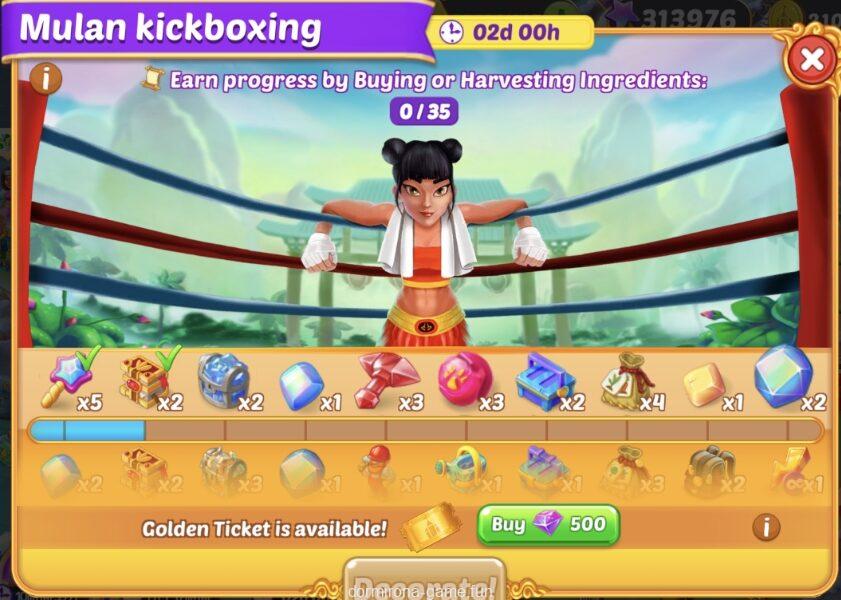The height and width of the screenshot is (600, 841).
Task: Select the large blue gem x2 reward
Action: pos(783,375)
